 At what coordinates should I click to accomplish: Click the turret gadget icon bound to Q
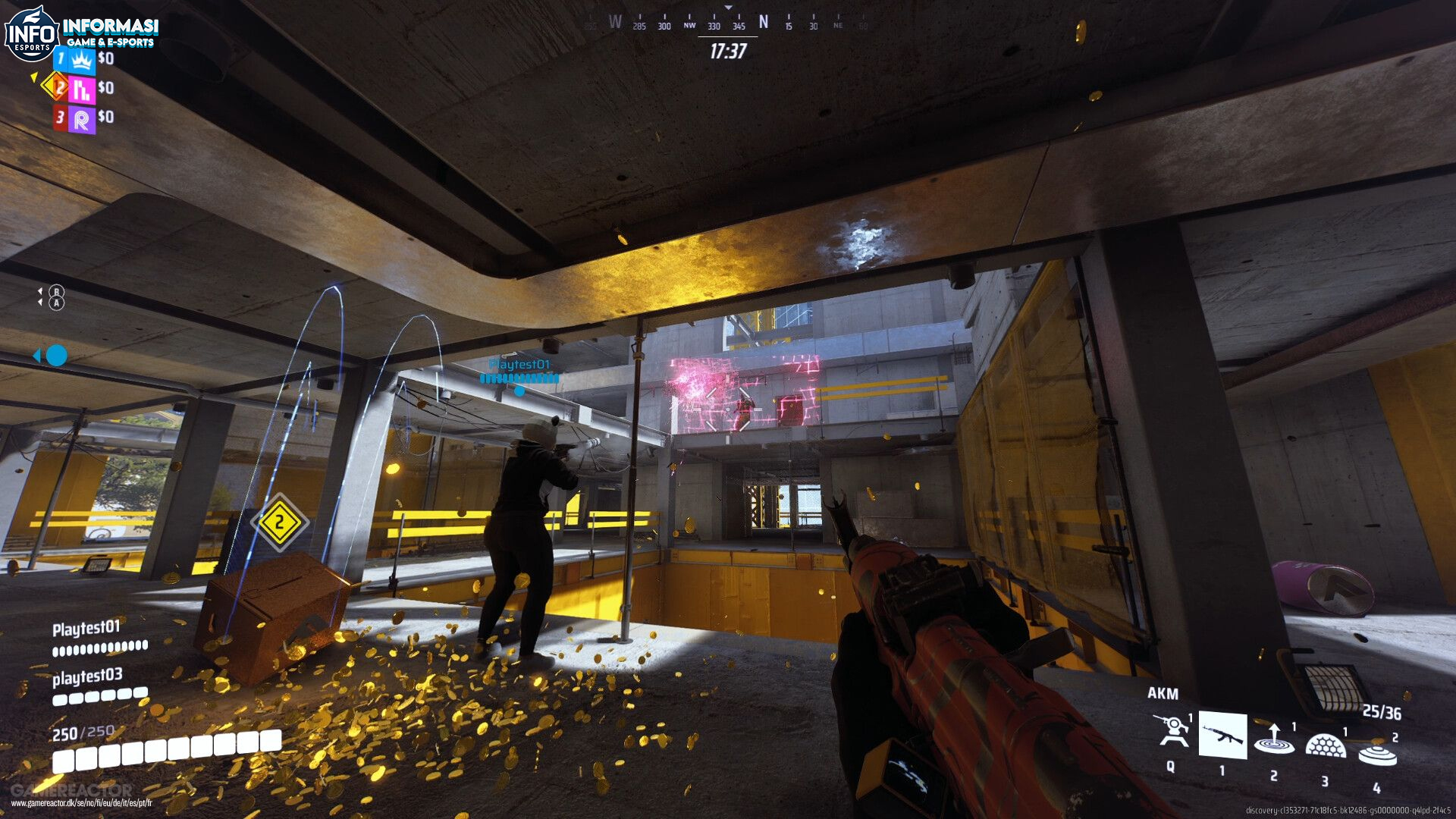[x=1171, y=730]
